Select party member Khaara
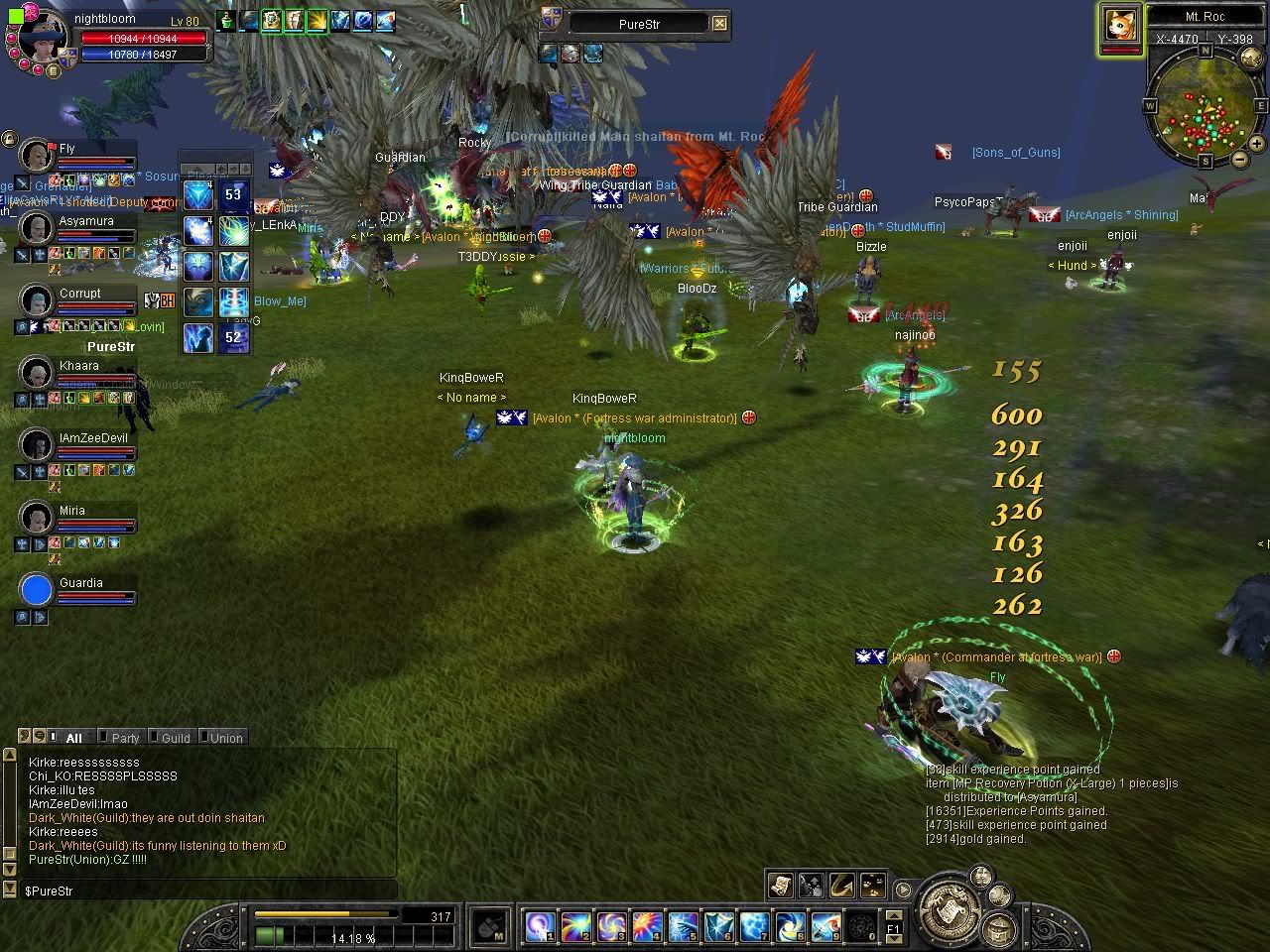The image size is (1270, 952). [37, 373]
